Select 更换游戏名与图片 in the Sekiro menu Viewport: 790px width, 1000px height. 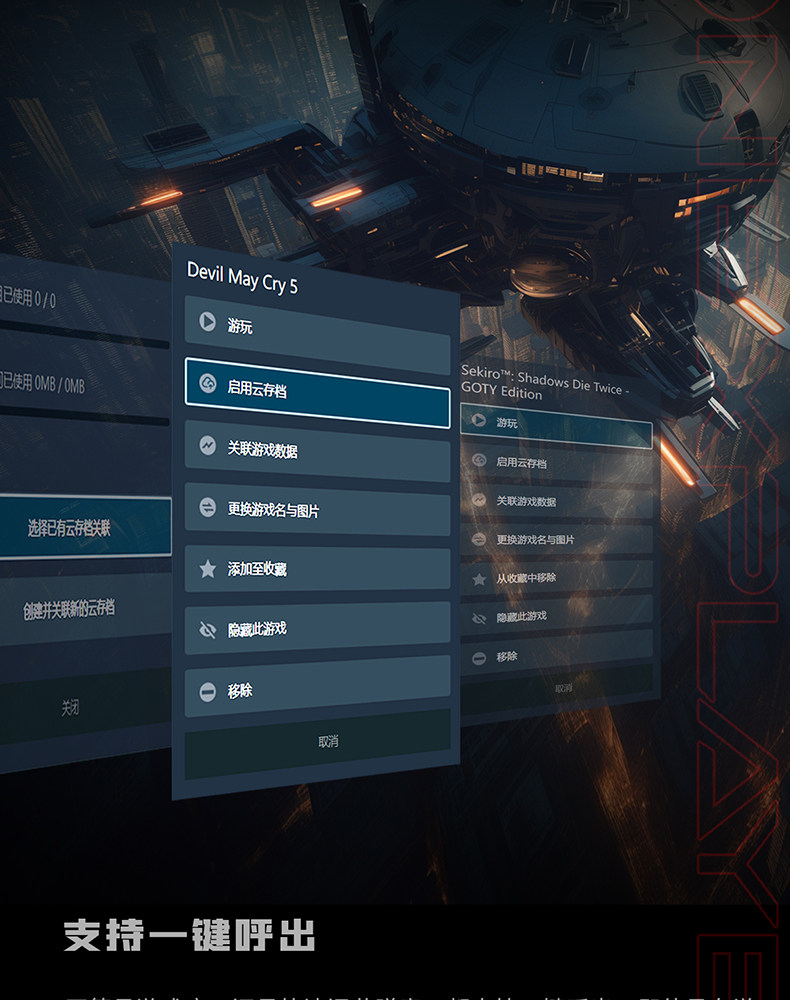(556, 540)
